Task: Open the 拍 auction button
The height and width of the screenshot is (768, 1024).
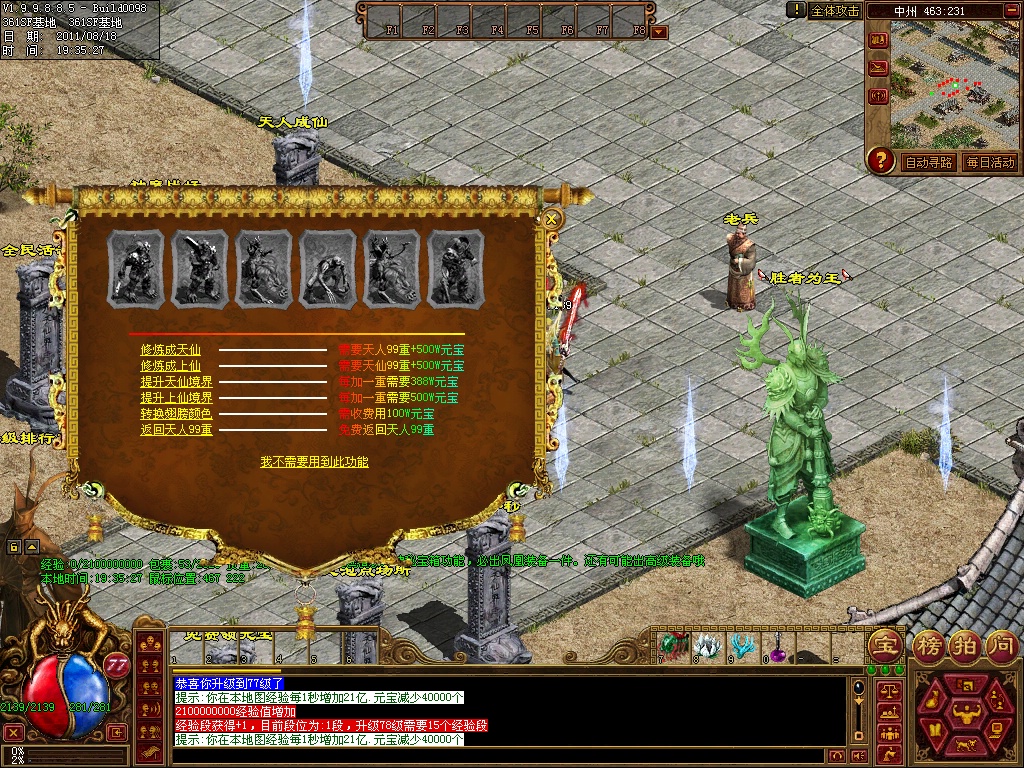Action: pyautogui.click(x=964, y=643)
